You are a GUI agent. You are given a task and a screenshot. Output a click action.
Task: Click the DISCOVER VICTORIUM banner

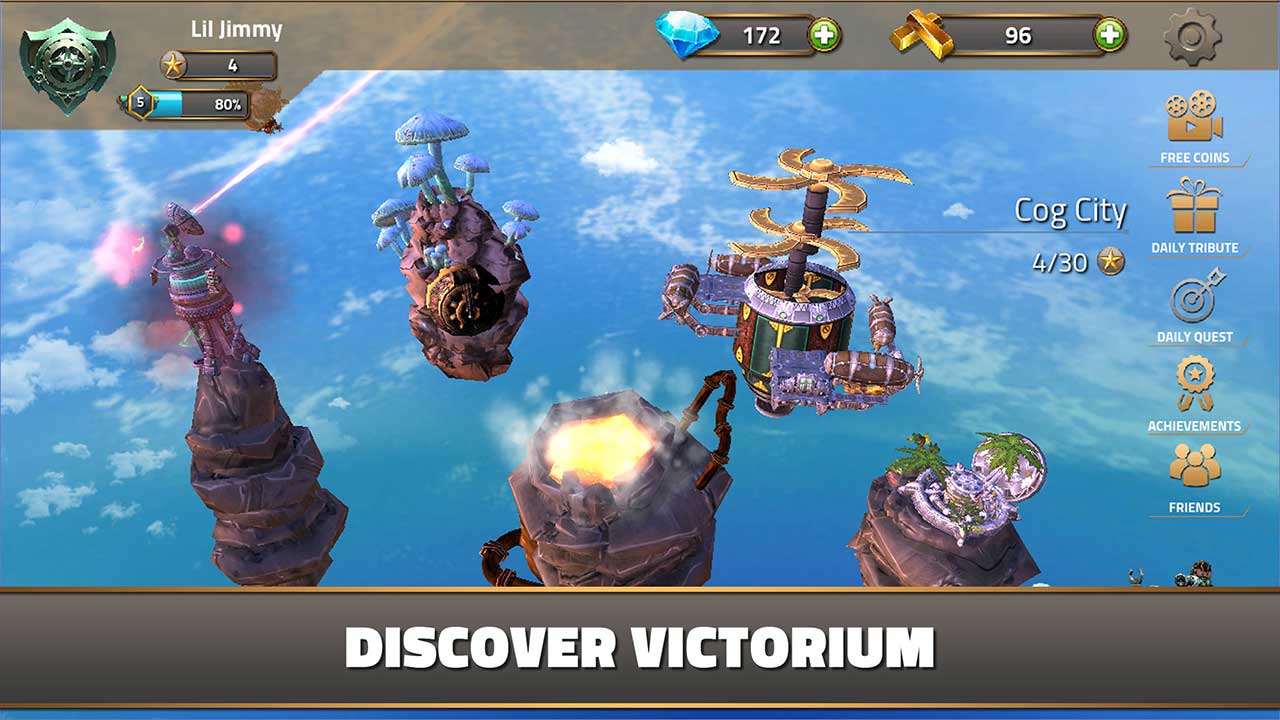[640, 646]
